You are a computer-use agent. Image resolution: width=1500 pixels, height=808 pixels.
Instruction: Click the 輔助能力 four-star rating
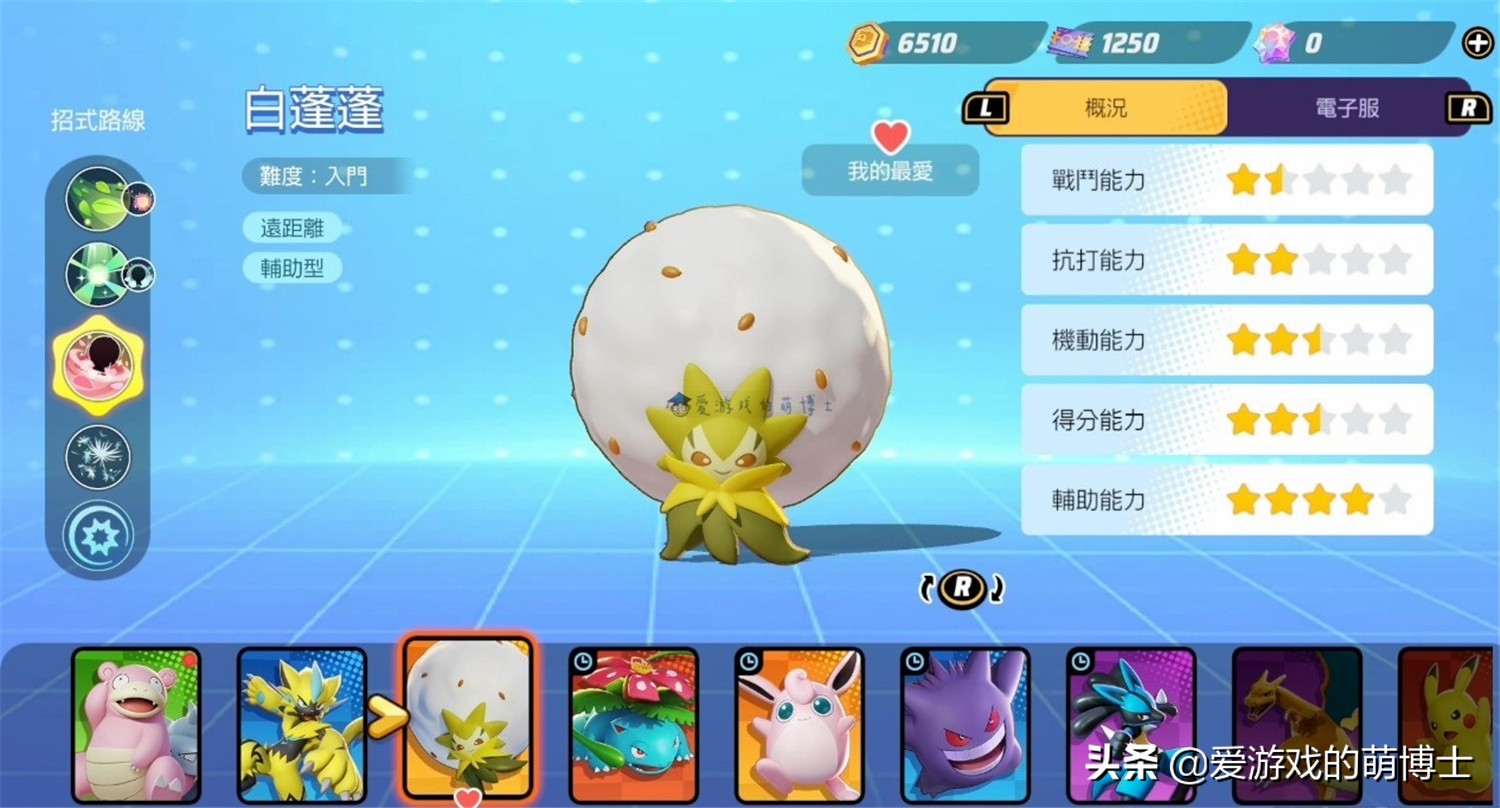1310,499
